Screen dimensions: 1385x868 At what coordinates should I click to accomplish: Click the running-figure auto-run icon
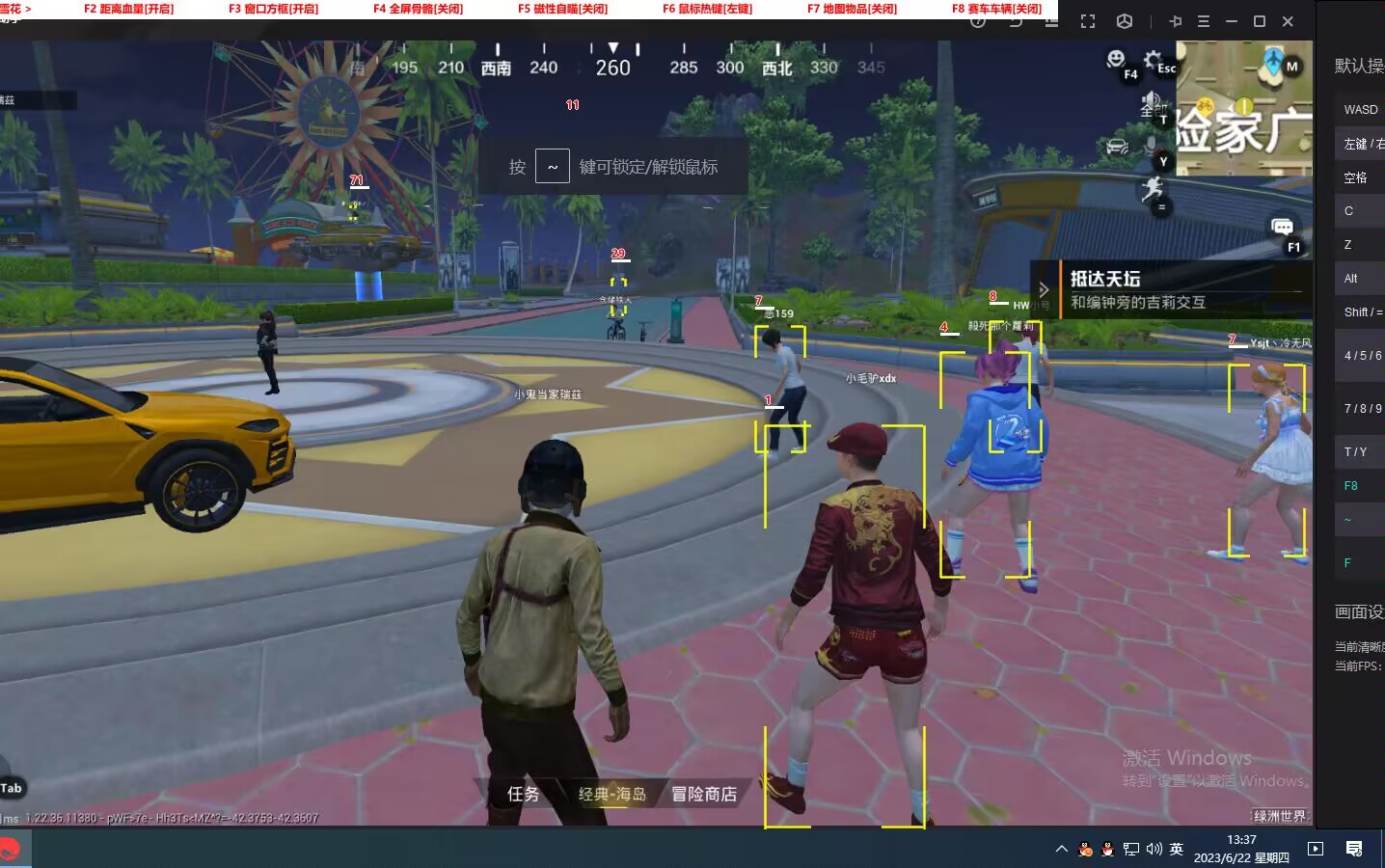[x=1154, y=189]
